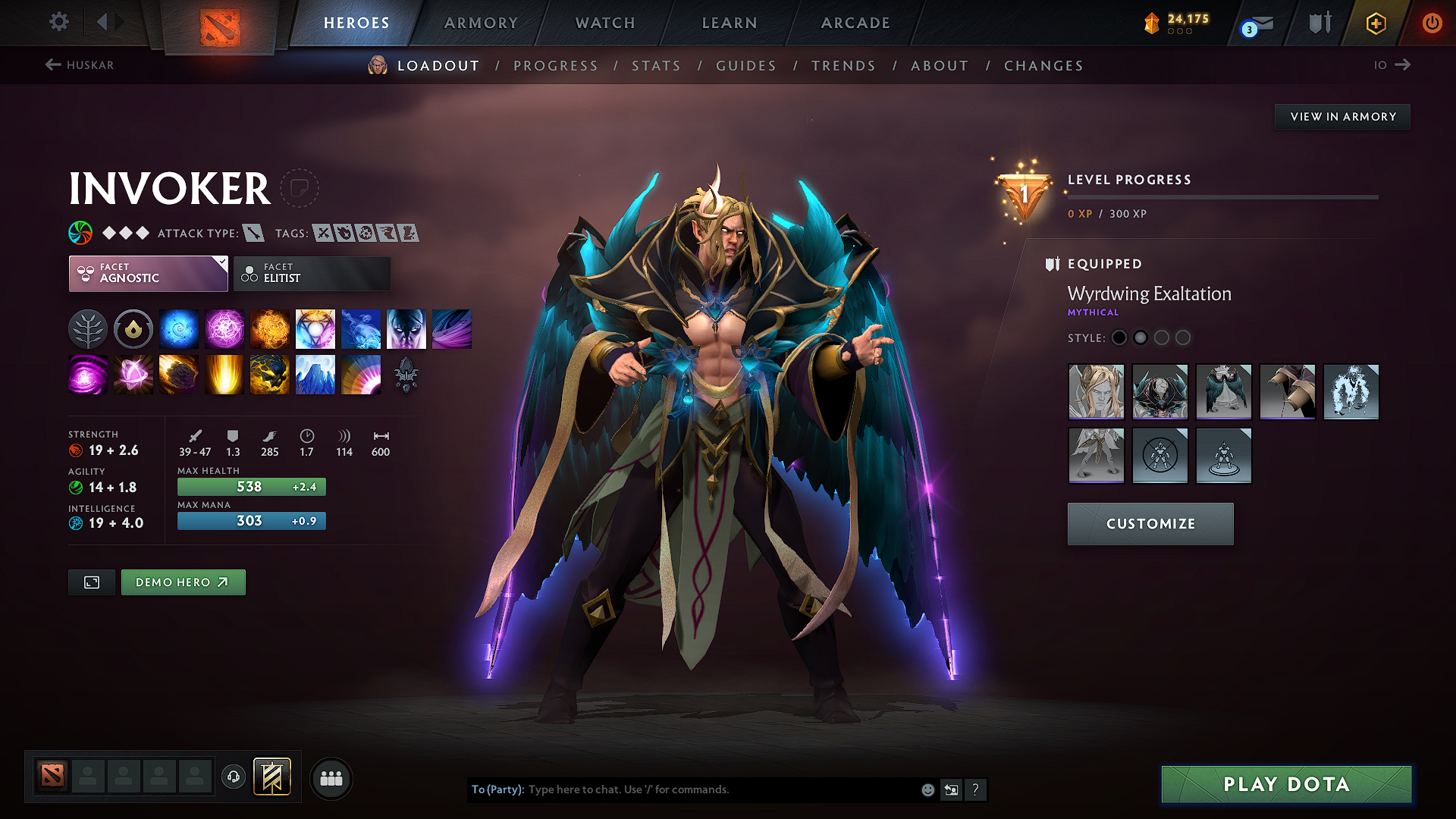Open the STATS section
1456x819 pixels.
[x=656, y=66]
